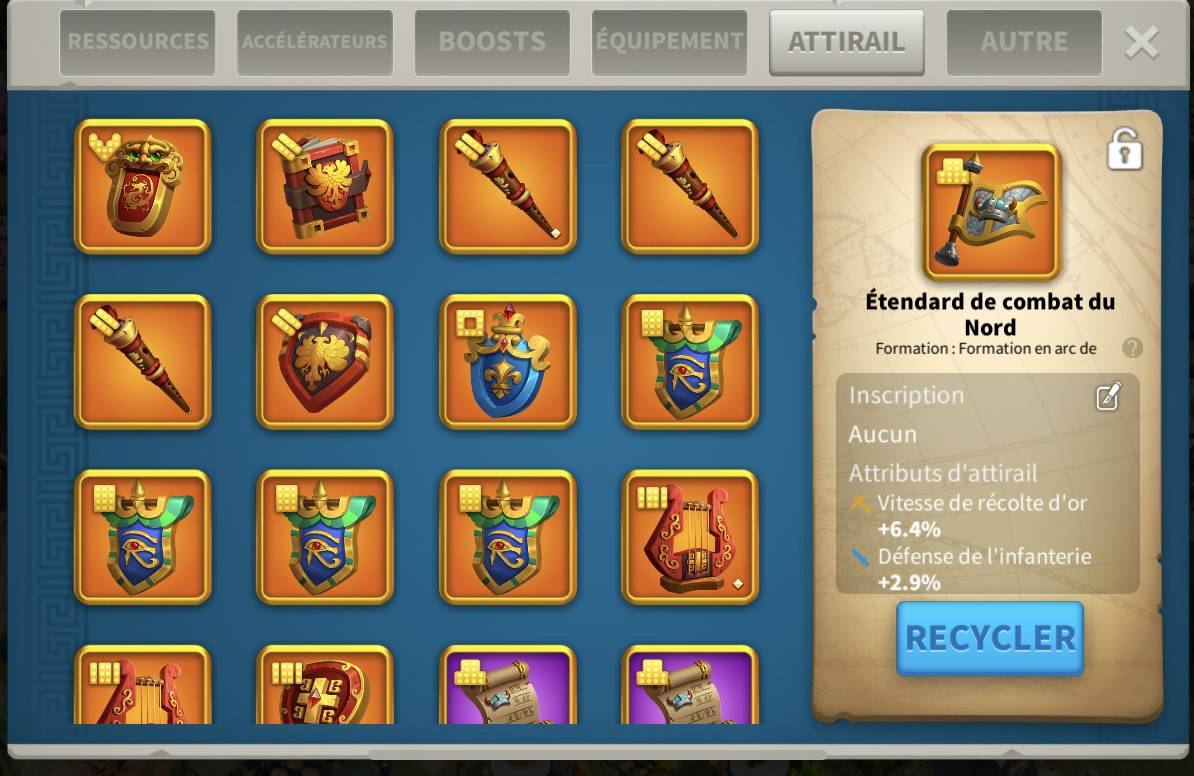Toggle the padlock on the selected item

click(1125, 150)
